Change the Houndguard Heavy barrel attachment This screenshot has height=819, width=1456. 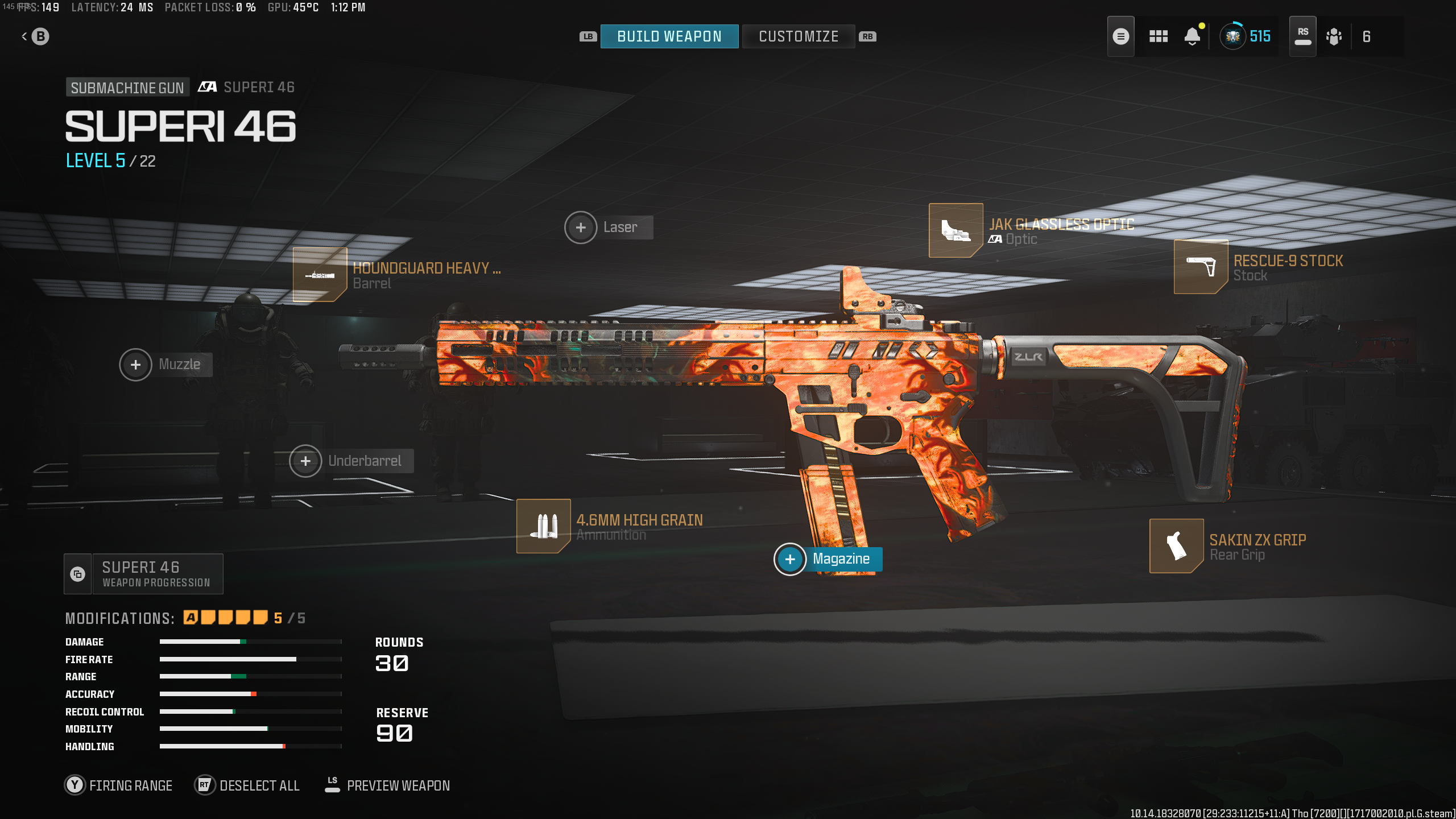[x=320, y=275]
